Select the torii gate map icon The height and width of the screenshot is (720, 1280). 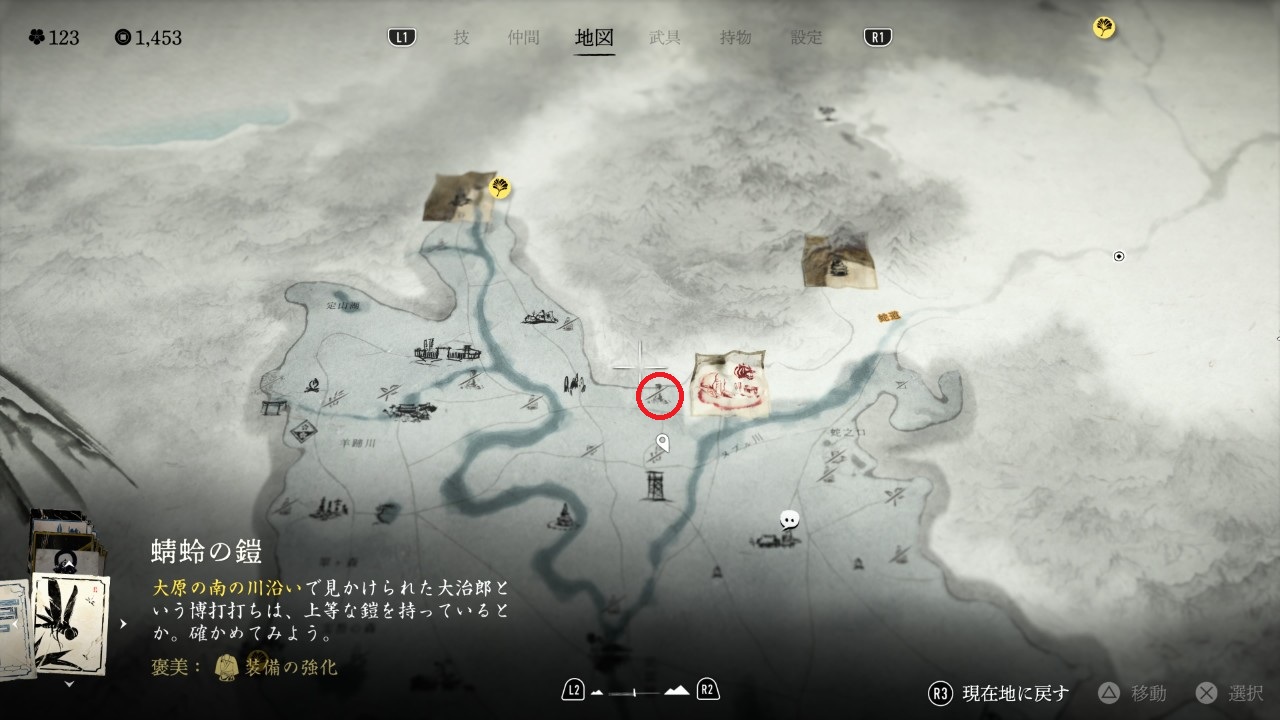point(270,408)
